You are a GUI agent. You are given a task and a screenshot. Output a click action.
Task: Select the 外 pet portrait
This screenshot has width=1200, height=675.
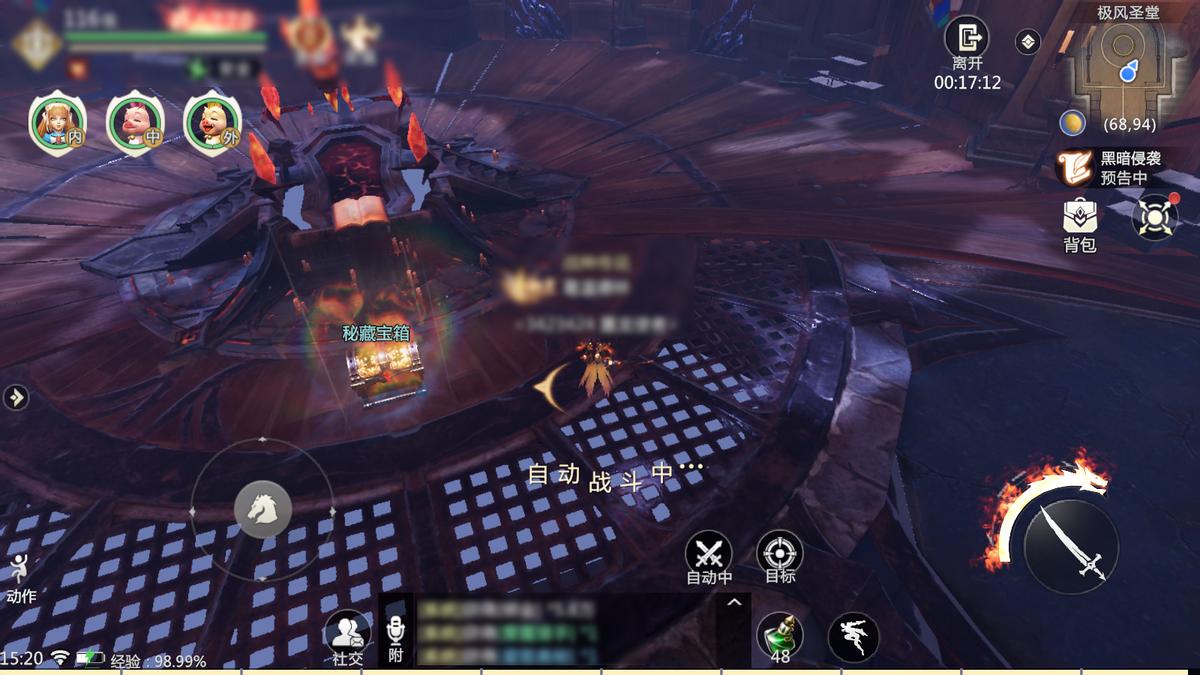[212, 122]
